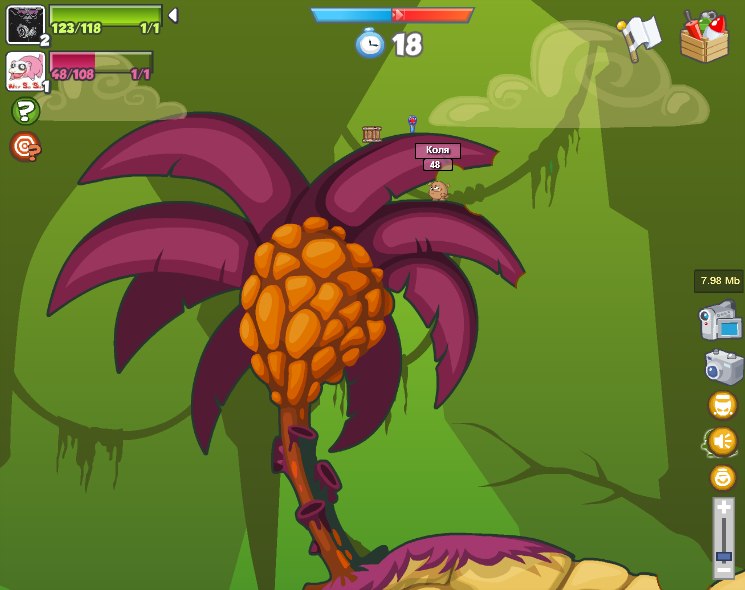Viewport: 745px width, 590px height.
Task: Start recording with the video camera icon
Action: click(720, 322)
